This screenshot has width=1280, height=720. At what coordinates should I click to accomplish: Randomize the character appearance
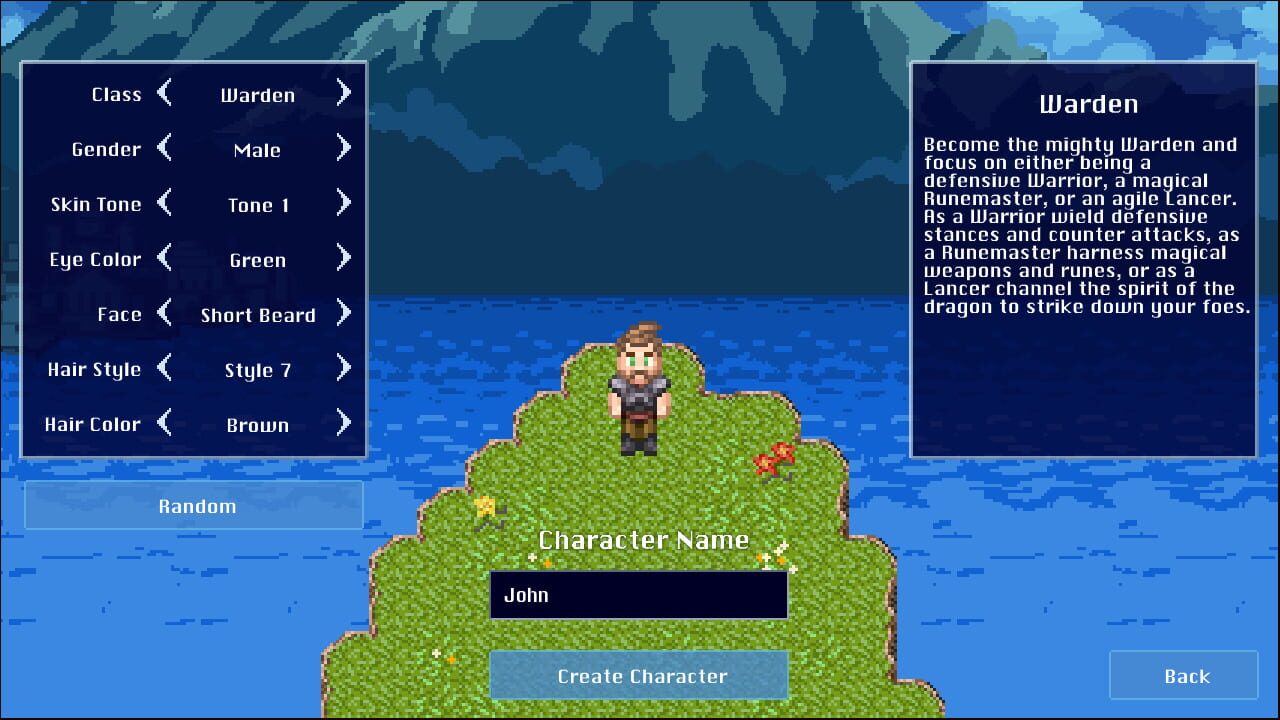pos(195,506)
